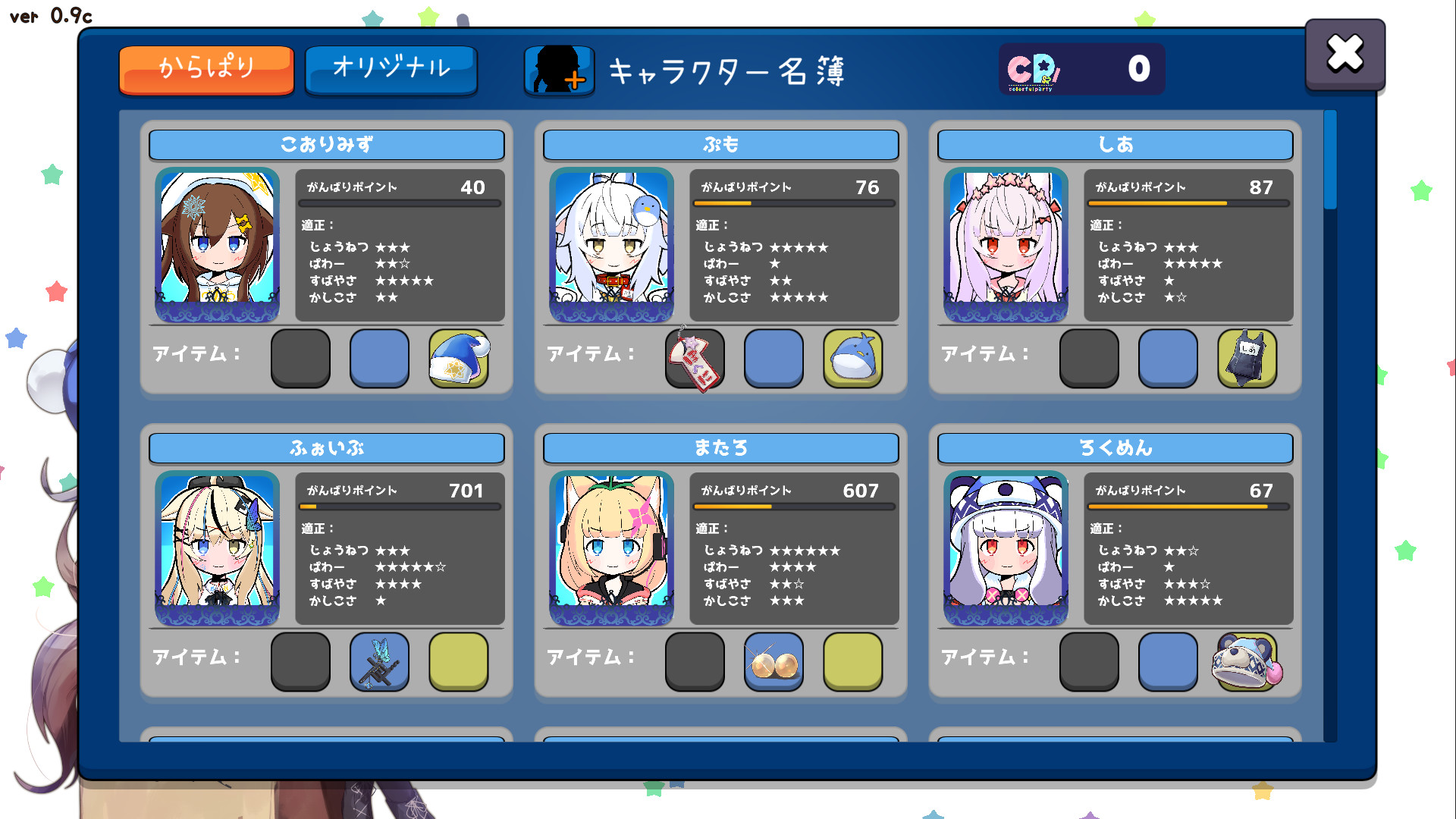This screenshot has height=819, width=1456.
Task: Click the penguin plush item in ぷも's item slots
Action: click(x=852, y=359)
